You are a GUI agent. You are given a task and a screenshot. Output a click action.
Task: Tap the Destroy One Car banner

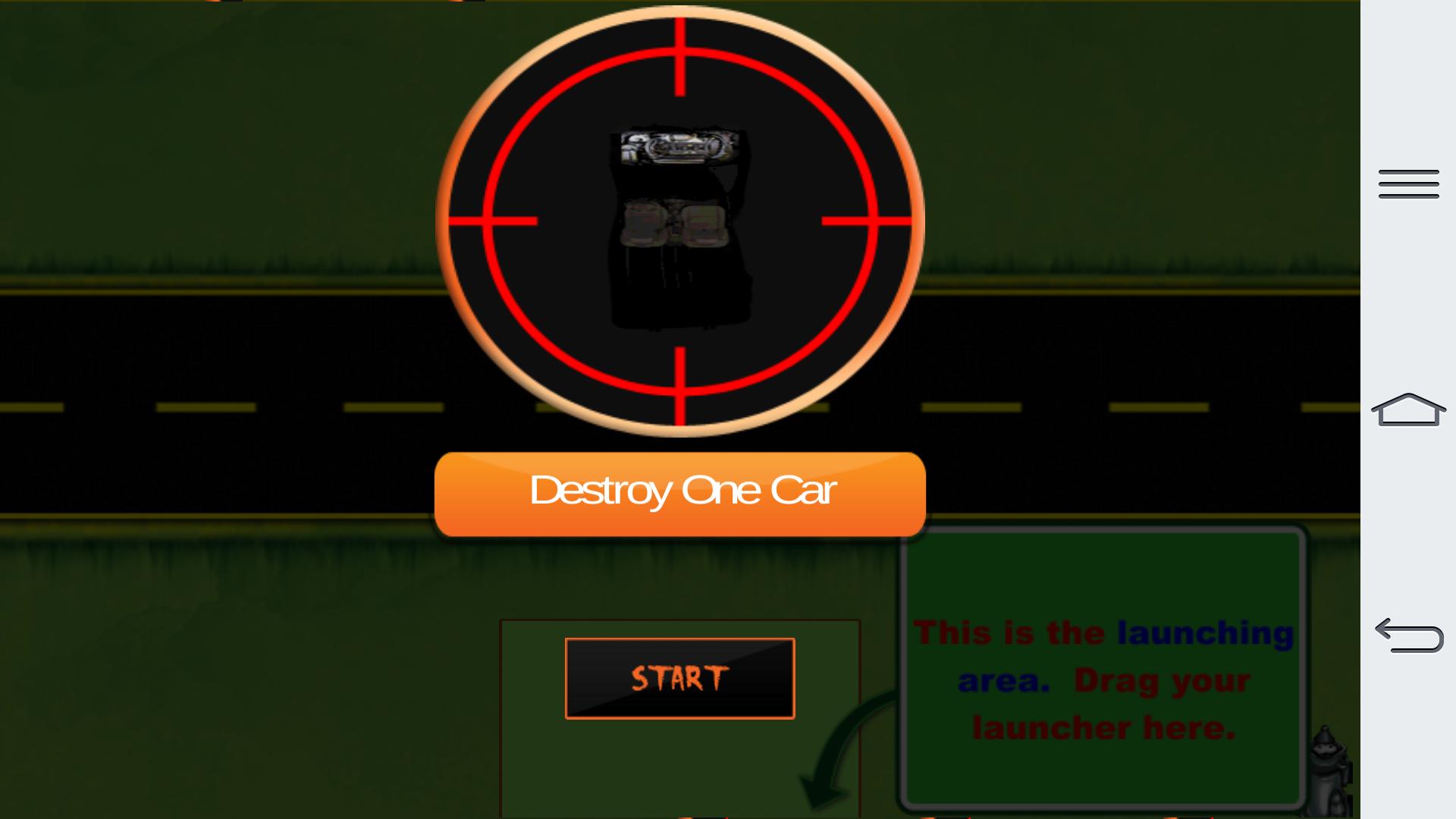point(680,493)
